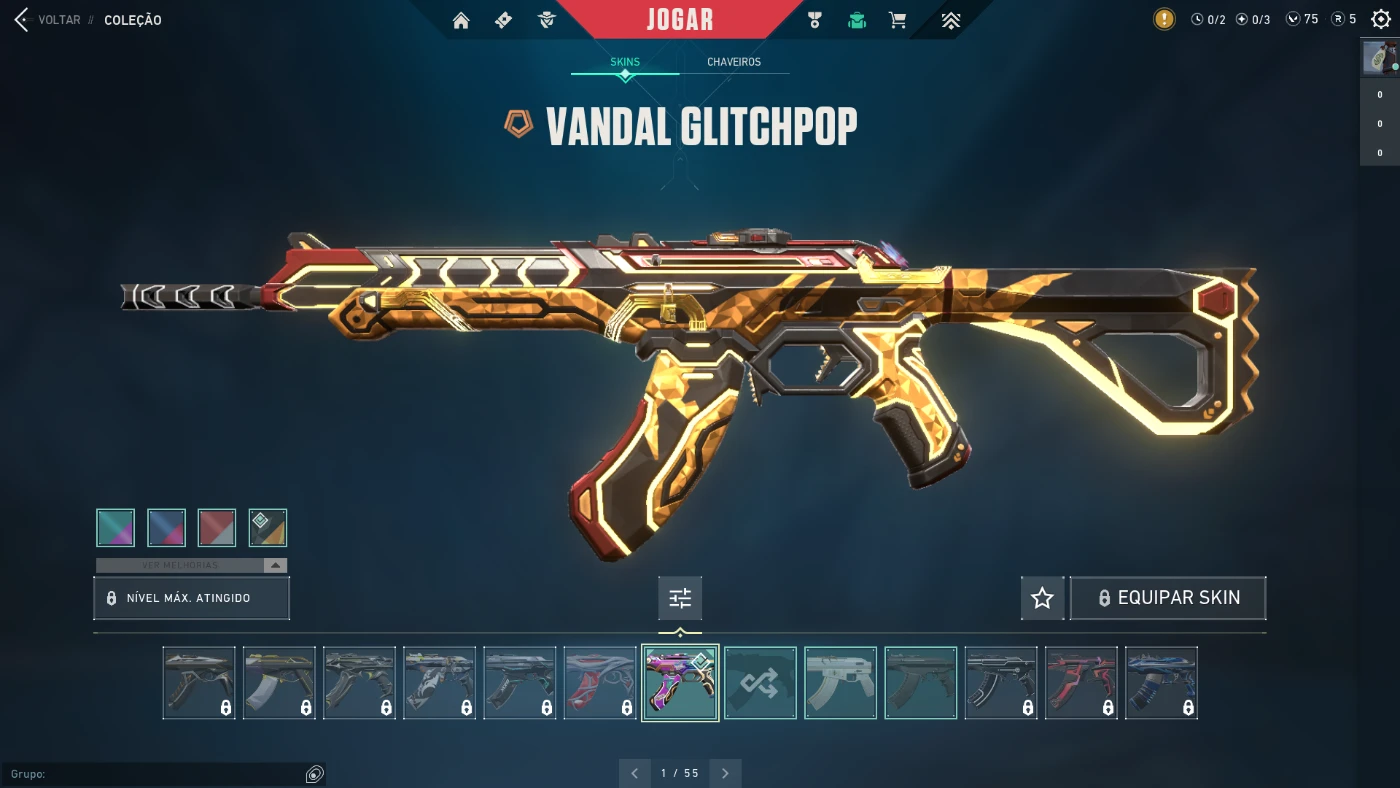Click the Equipar Skin button
This screenshot has height=788, width=1400.
point(1167,598)
